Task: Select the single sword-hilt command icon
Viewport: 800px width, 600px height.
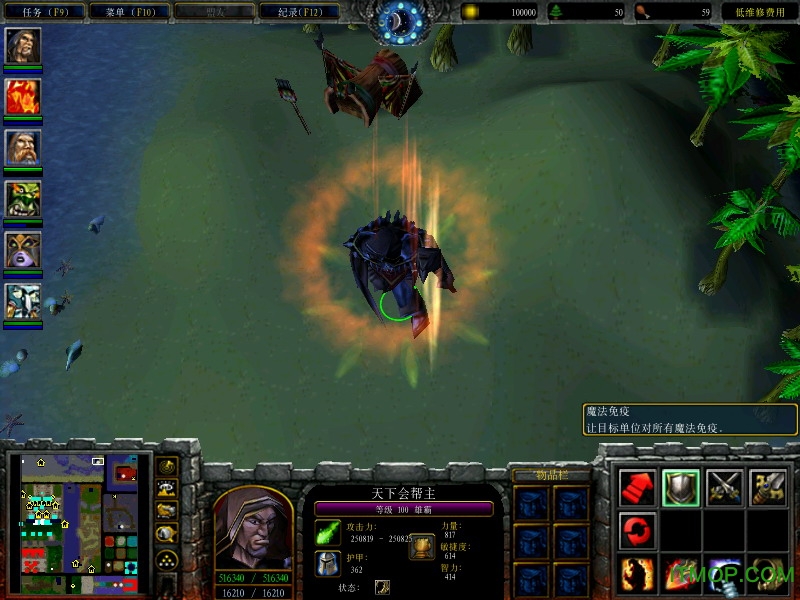Action: coord(767,487)
